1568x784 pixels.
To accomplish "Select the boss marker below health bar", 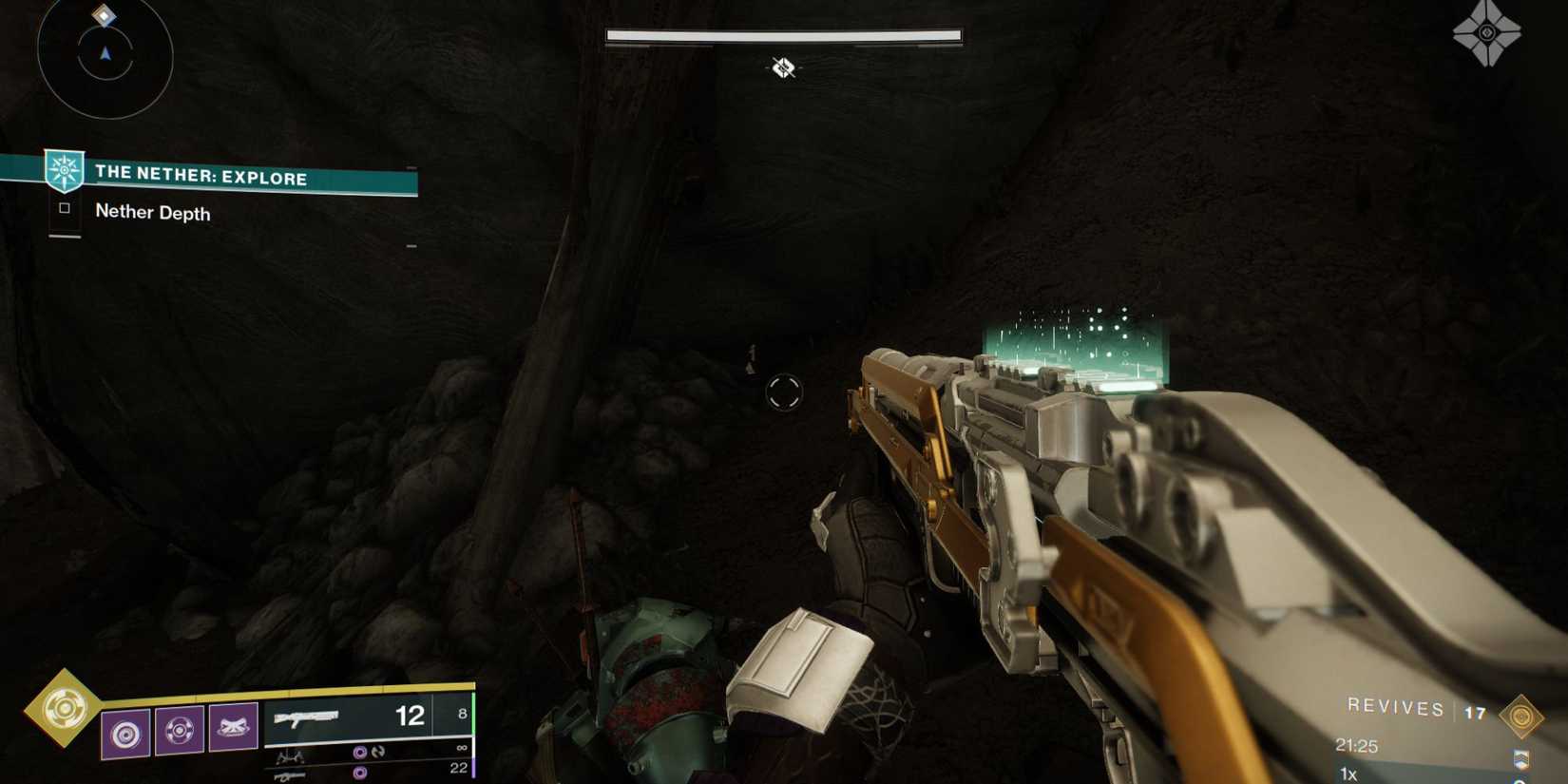I will point(783,67).
